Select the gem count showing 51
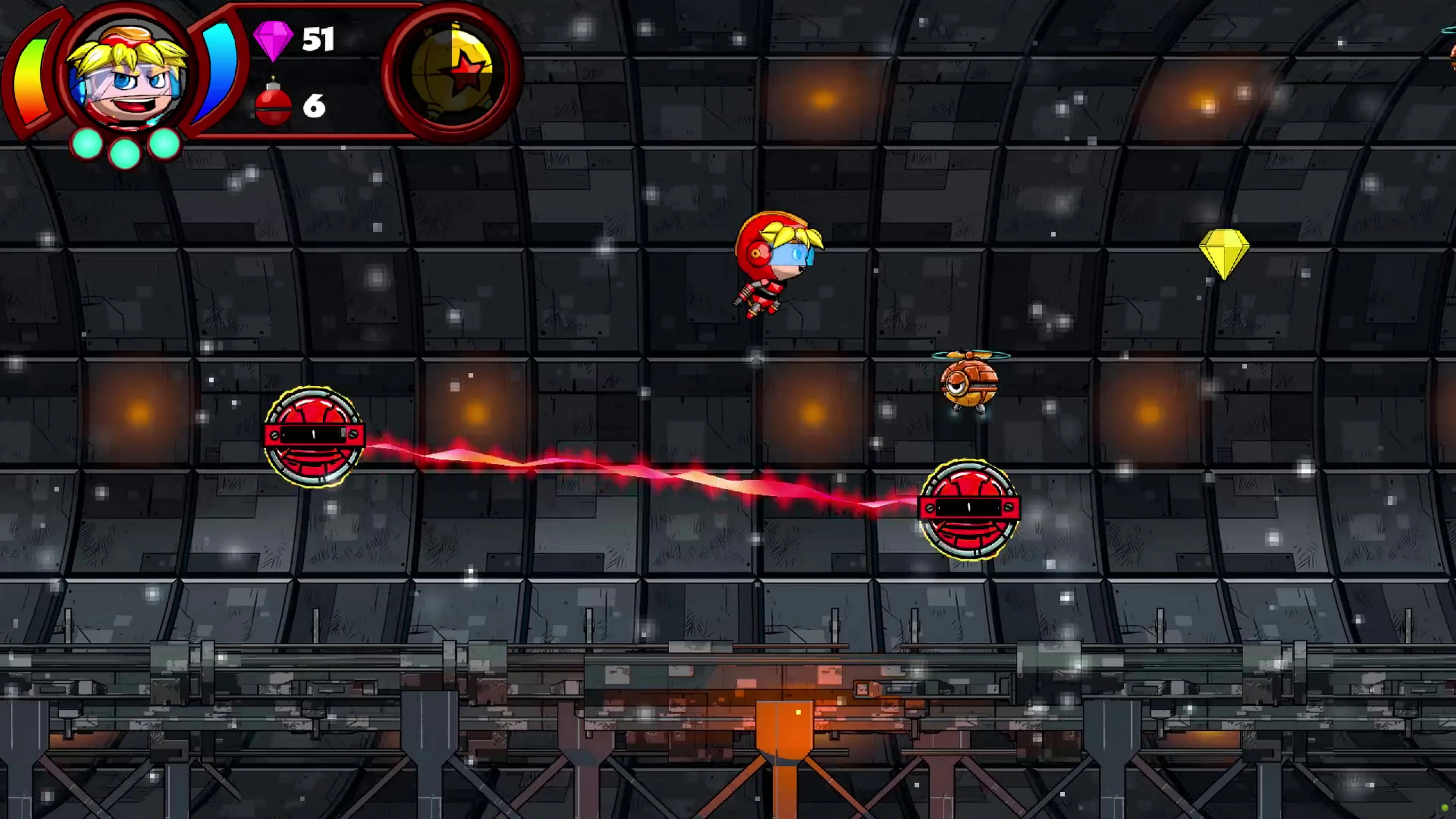This screenshot has height=819, width=1456. pos(318,39)
